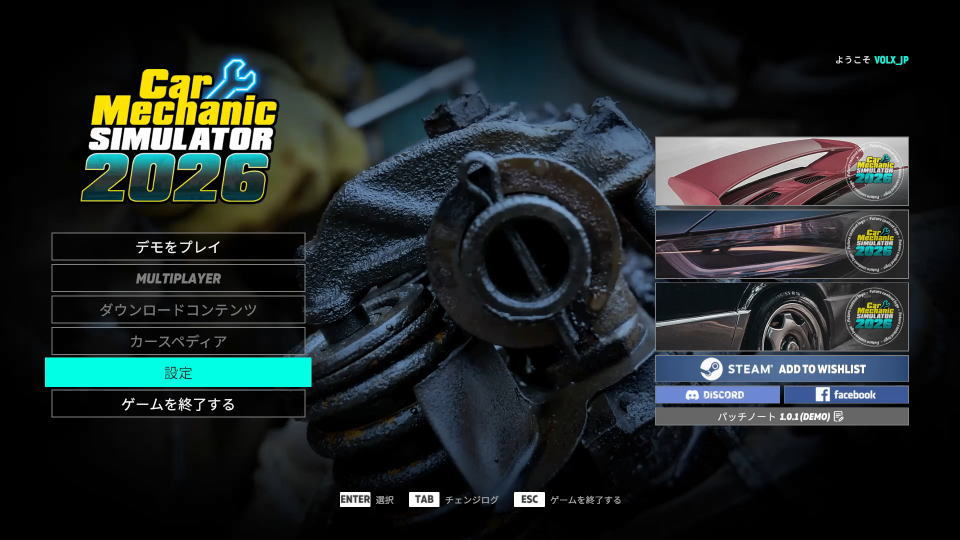The image size is (960, 540).
Task: Select the MULTIPLAYER menu entry
Action: coord(178,278)
